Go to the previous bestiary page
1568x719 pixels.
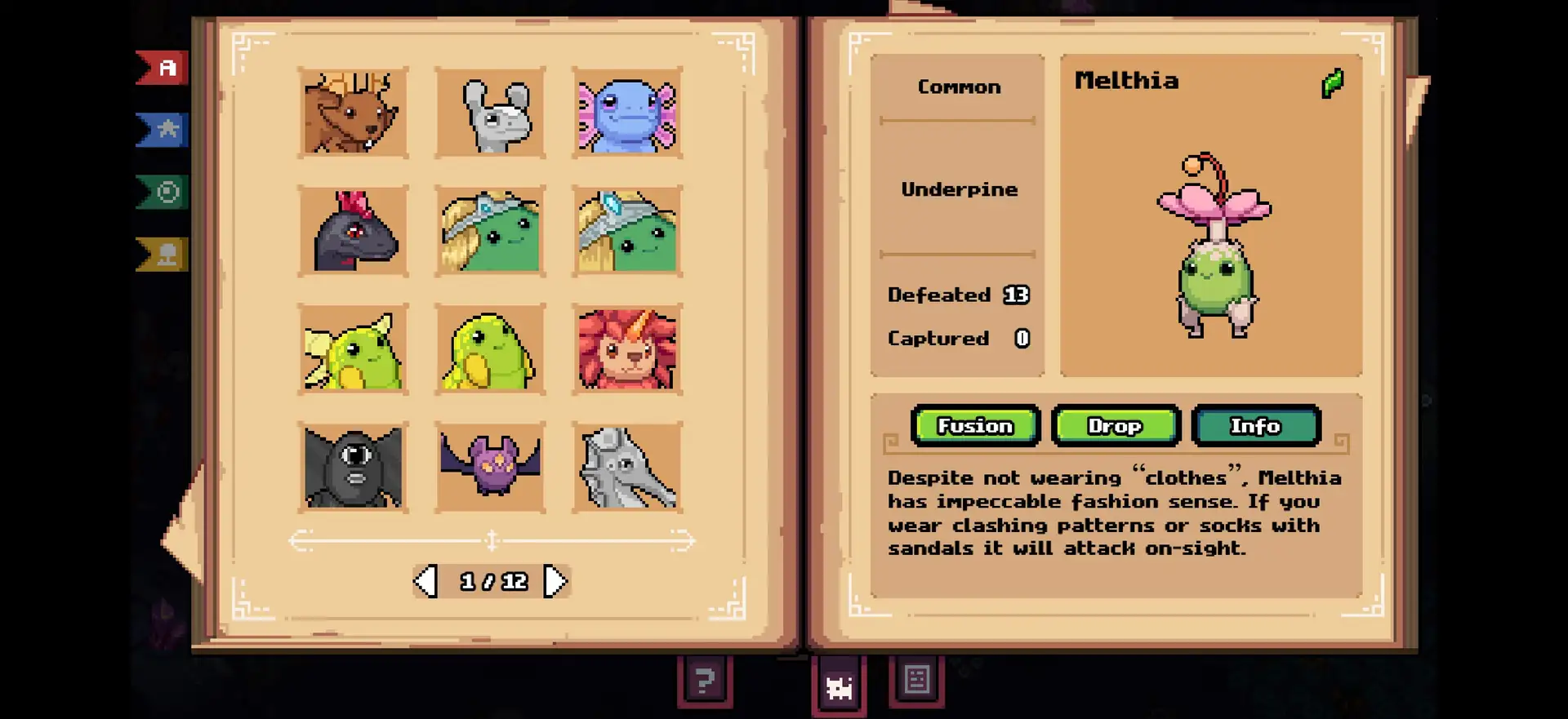425,582
